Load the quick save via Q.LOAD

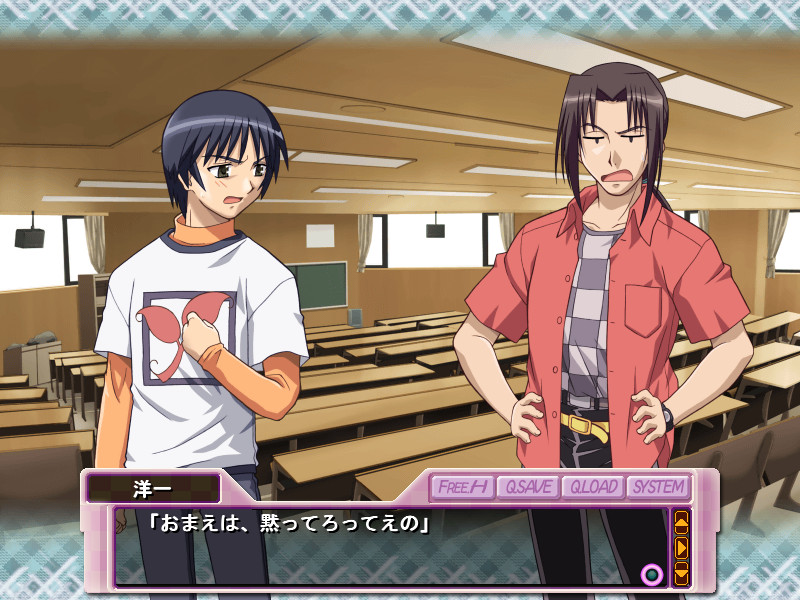pos(592,487)
